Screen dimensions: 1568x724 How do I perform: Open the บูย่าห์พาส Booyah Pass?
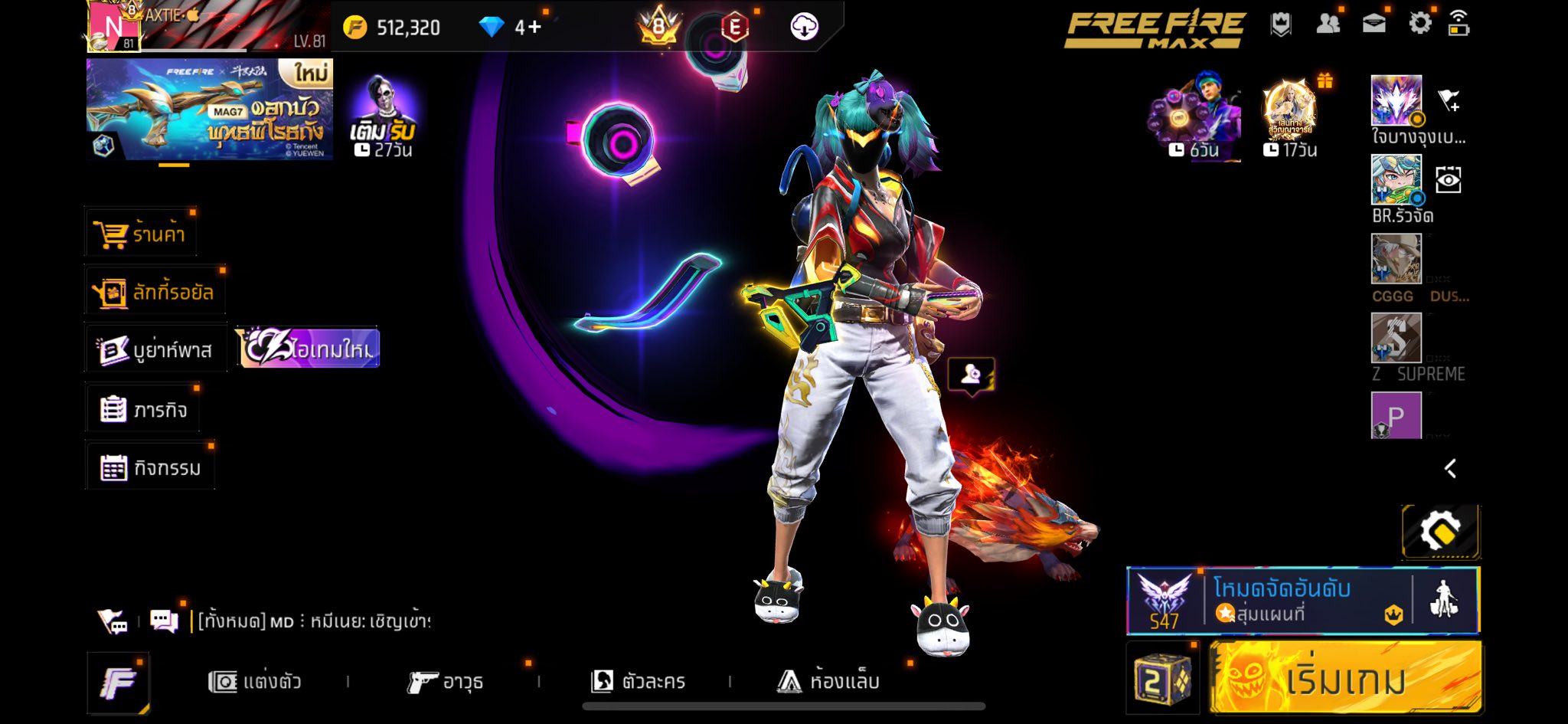(155, 350)
